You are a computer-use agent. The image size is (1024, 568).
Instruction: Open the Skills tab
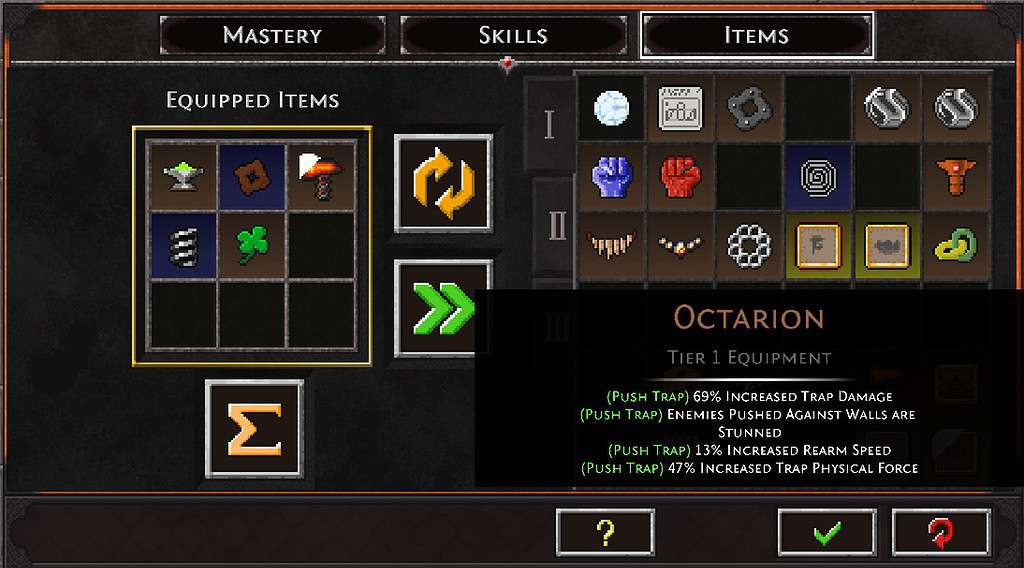[x=513, y=36]
